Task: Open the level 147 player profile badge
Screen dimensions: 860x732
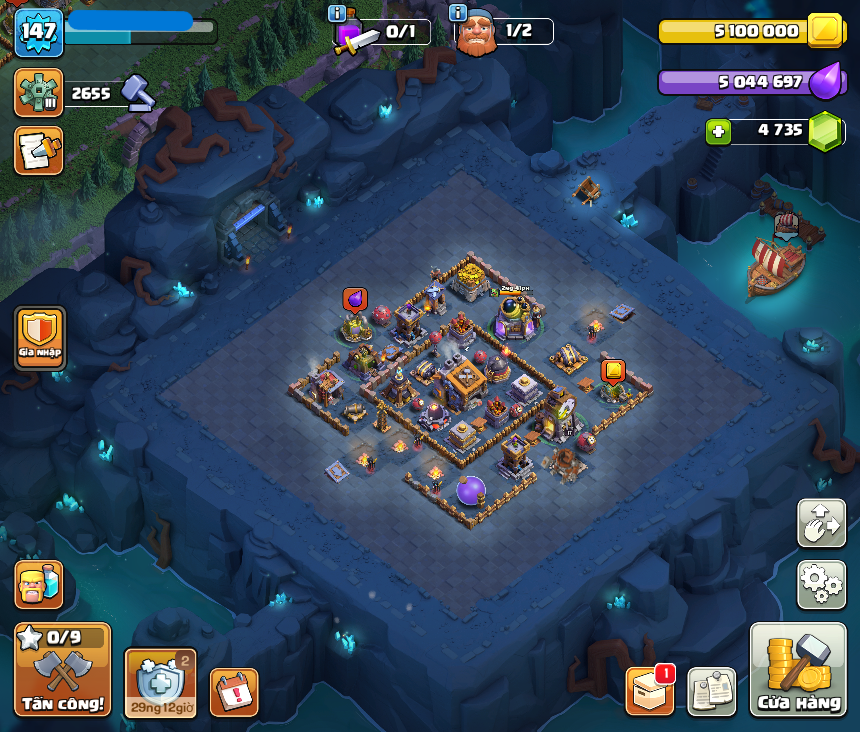Action: coord(39,32)
